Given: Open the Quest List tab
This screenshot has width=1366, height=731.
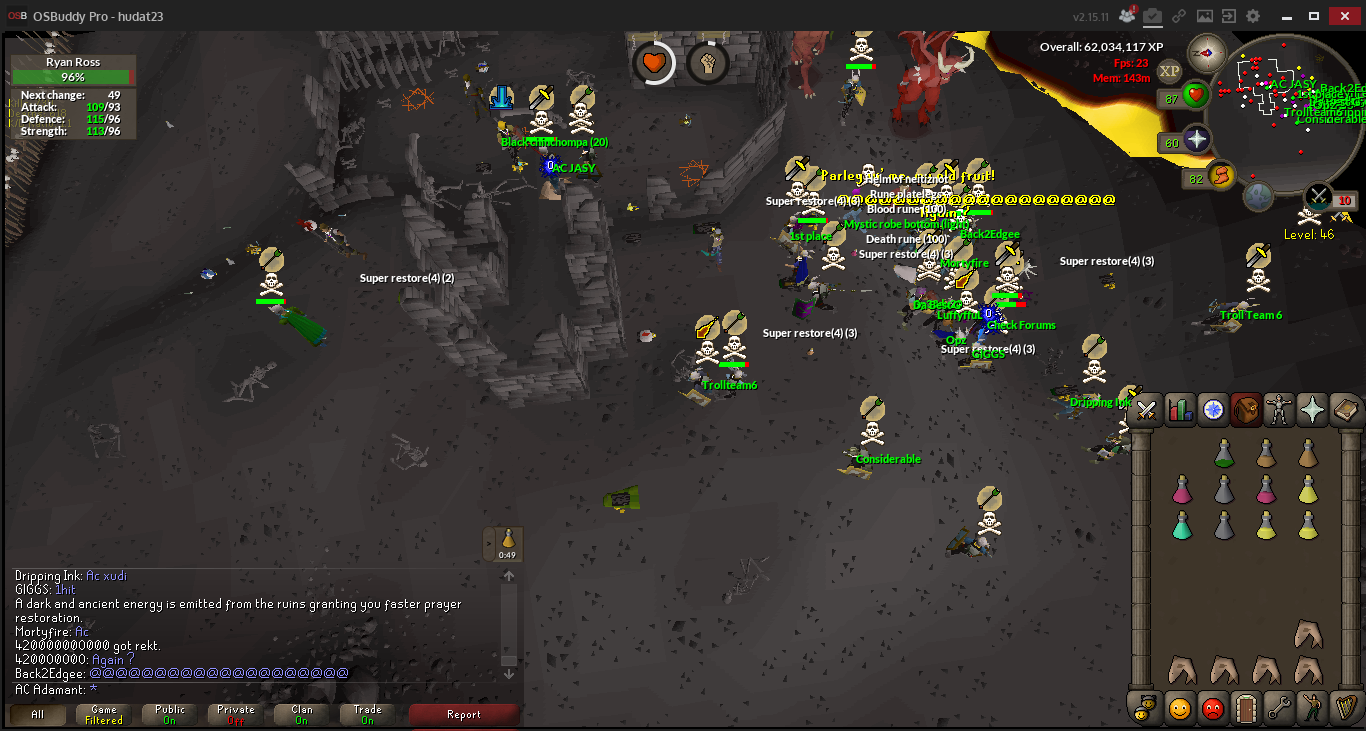Looking at the screenshot, I should pyautogui.click(x=1214, y=410).
